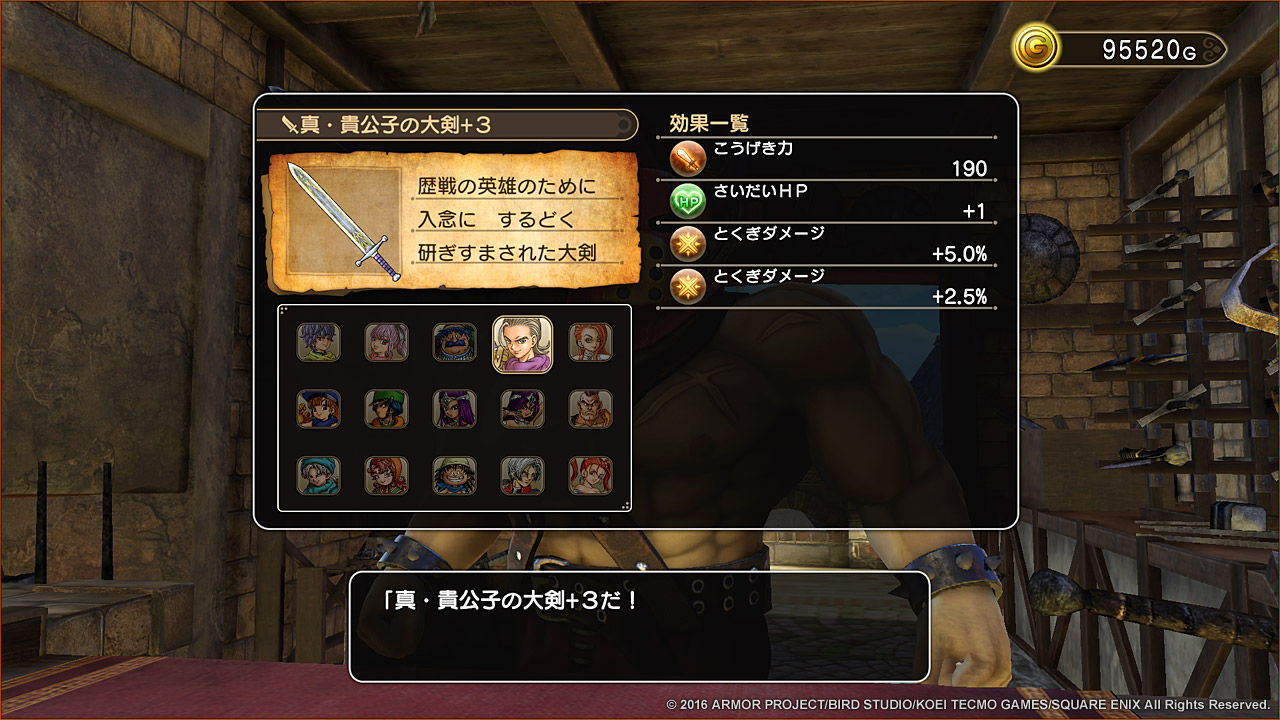Select the pink-ponytail girl's portrait
1280x720 pixels.
(389, 342)
